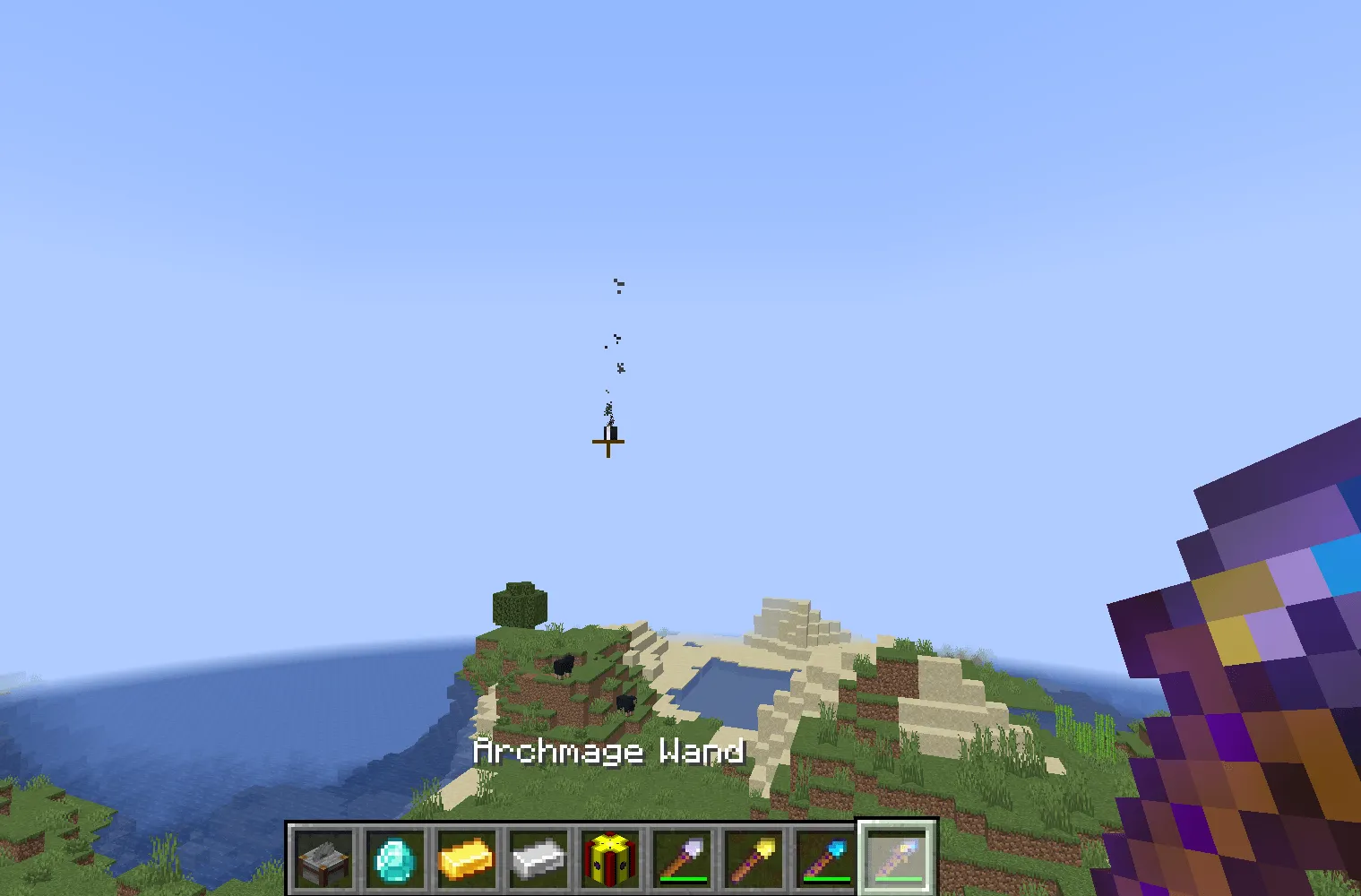This screenshot has width=1361, height=896.
Task: Select the gold-tipped wand in the hotbar
Action: pos(752,857)
